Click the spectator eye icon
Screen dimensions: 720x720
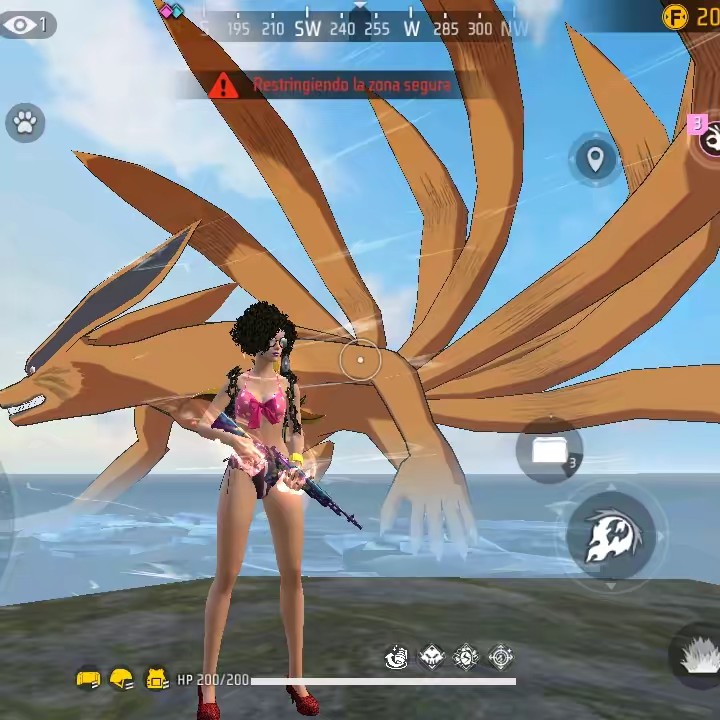21,25
